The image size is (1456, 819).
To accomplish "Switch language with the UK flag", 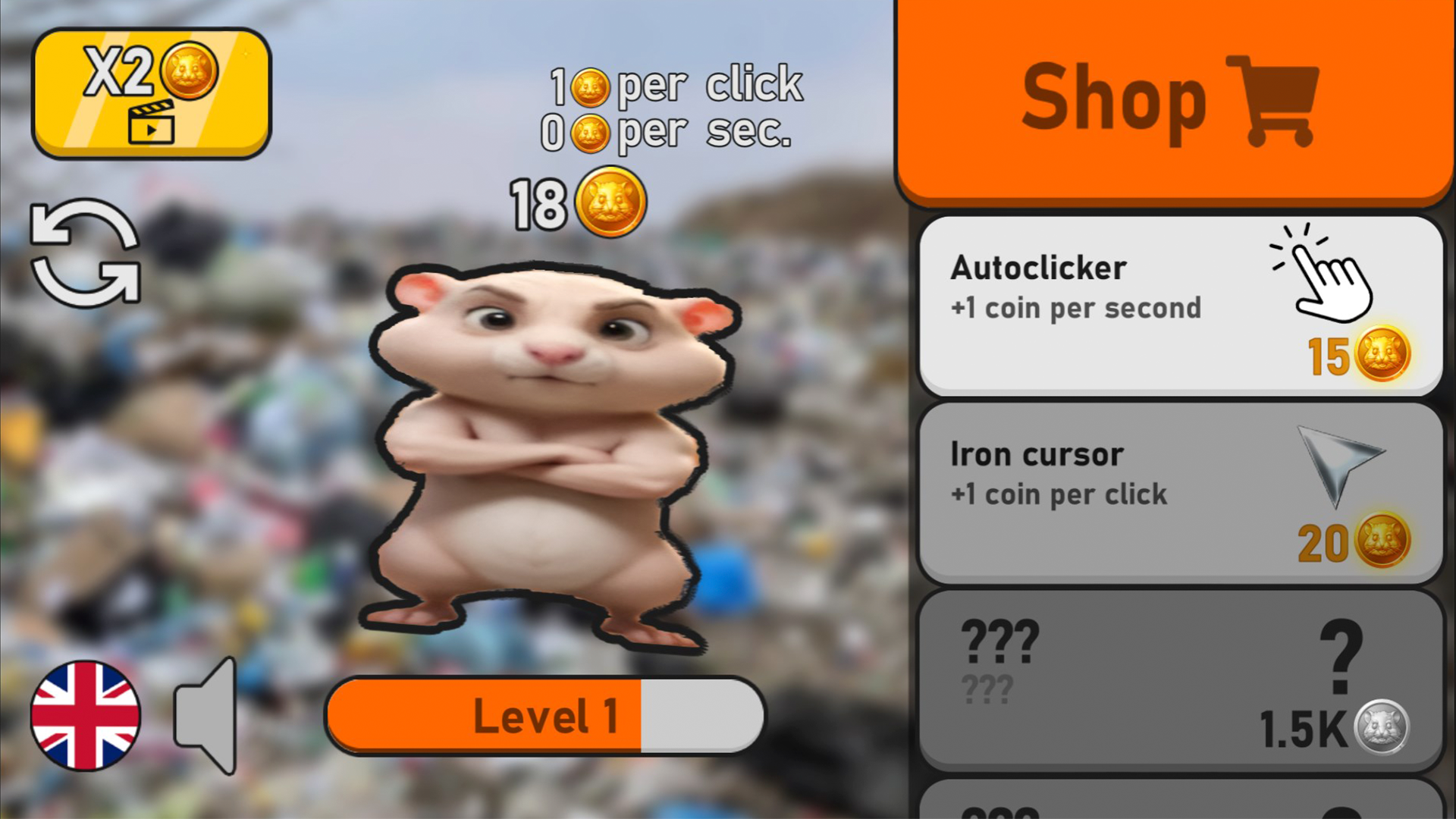I will point(83,717).
